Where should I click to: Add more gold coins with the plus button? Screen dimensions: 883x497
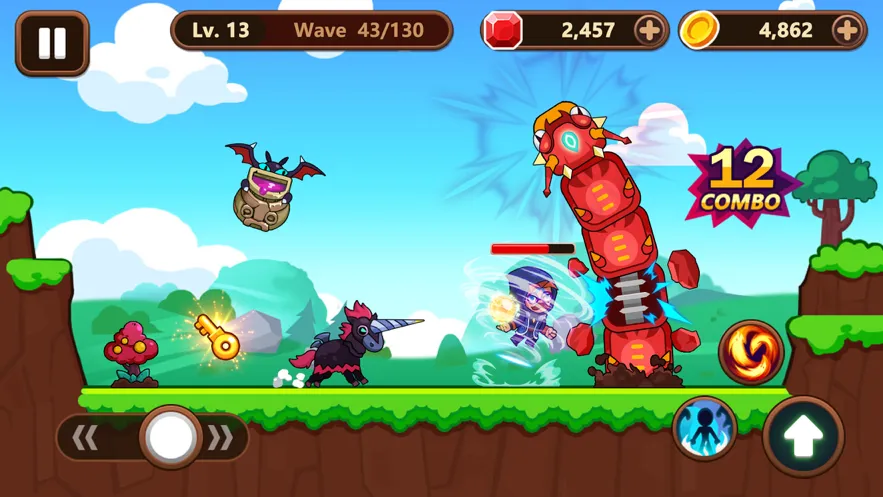pos(847,30)
